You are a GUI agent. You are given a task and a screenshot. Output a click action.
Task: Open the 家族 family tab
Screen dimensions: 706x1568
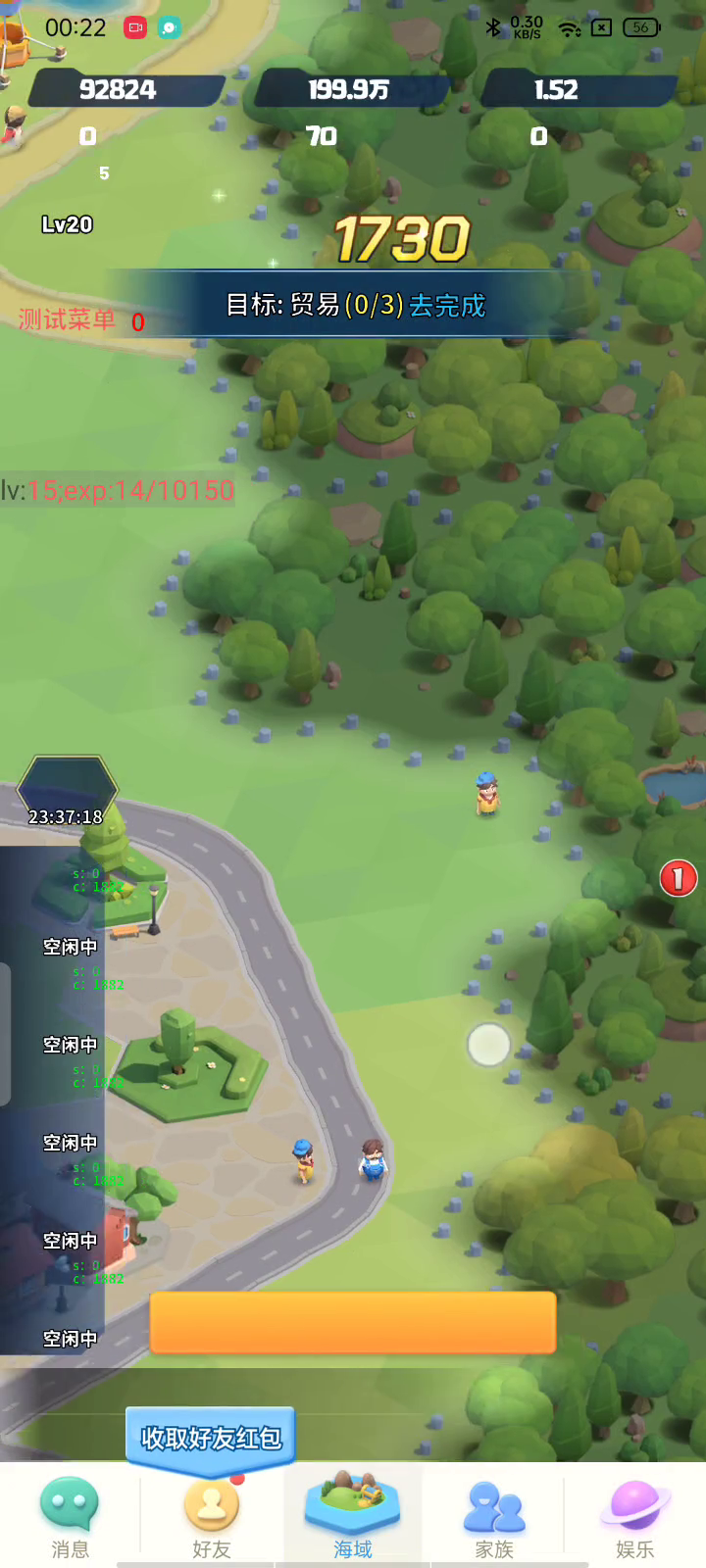point(494,1516)
